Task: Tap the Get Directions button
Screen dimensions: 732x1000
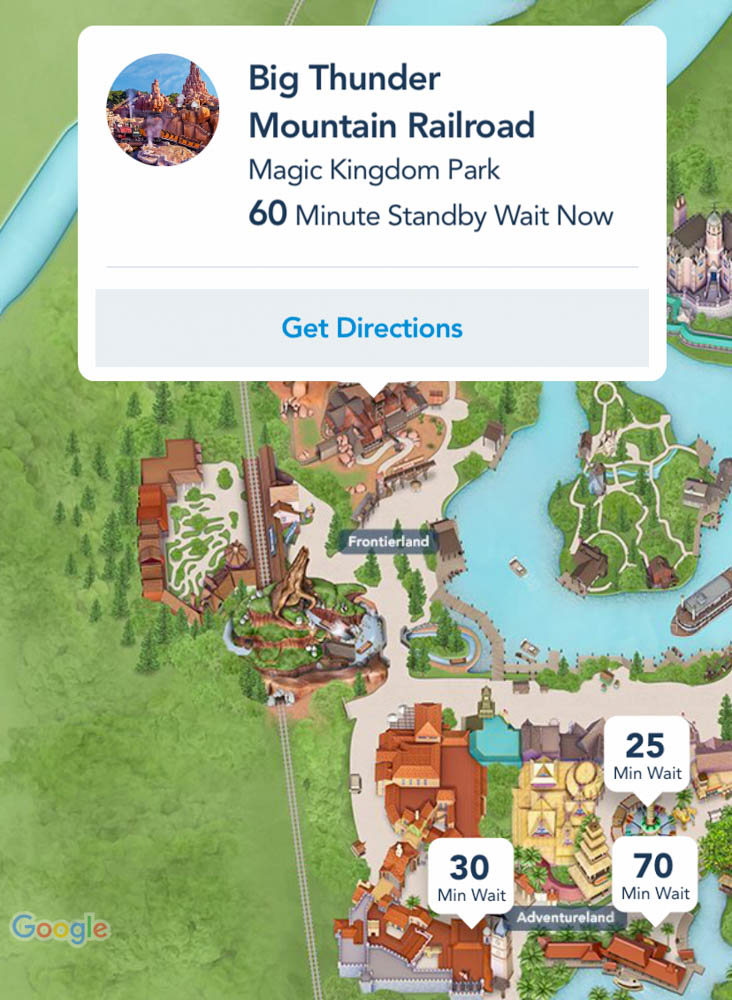Action: (x=372, y=328)
